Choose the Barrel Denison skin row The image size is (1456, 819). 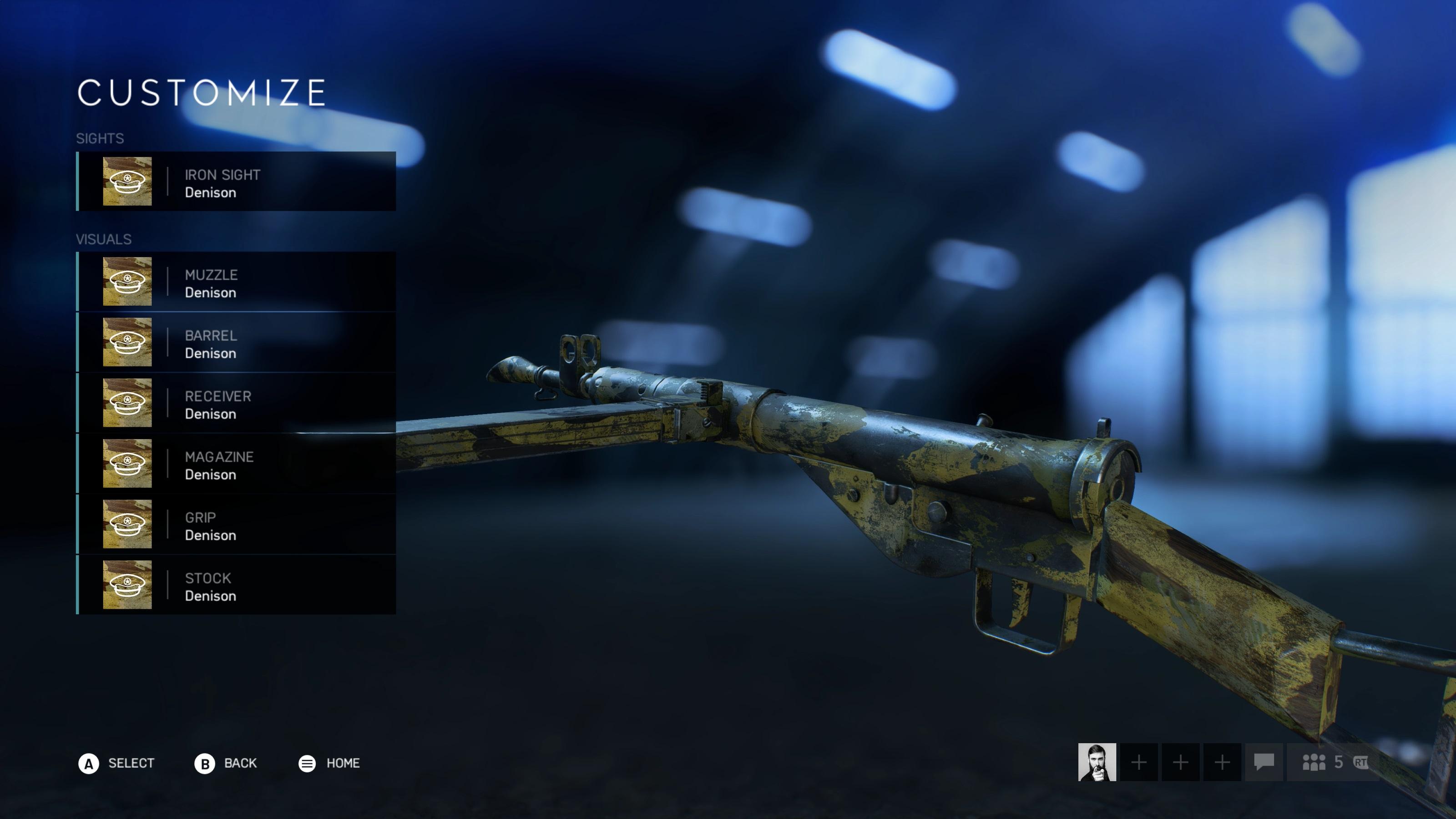[x=236, y=343]
